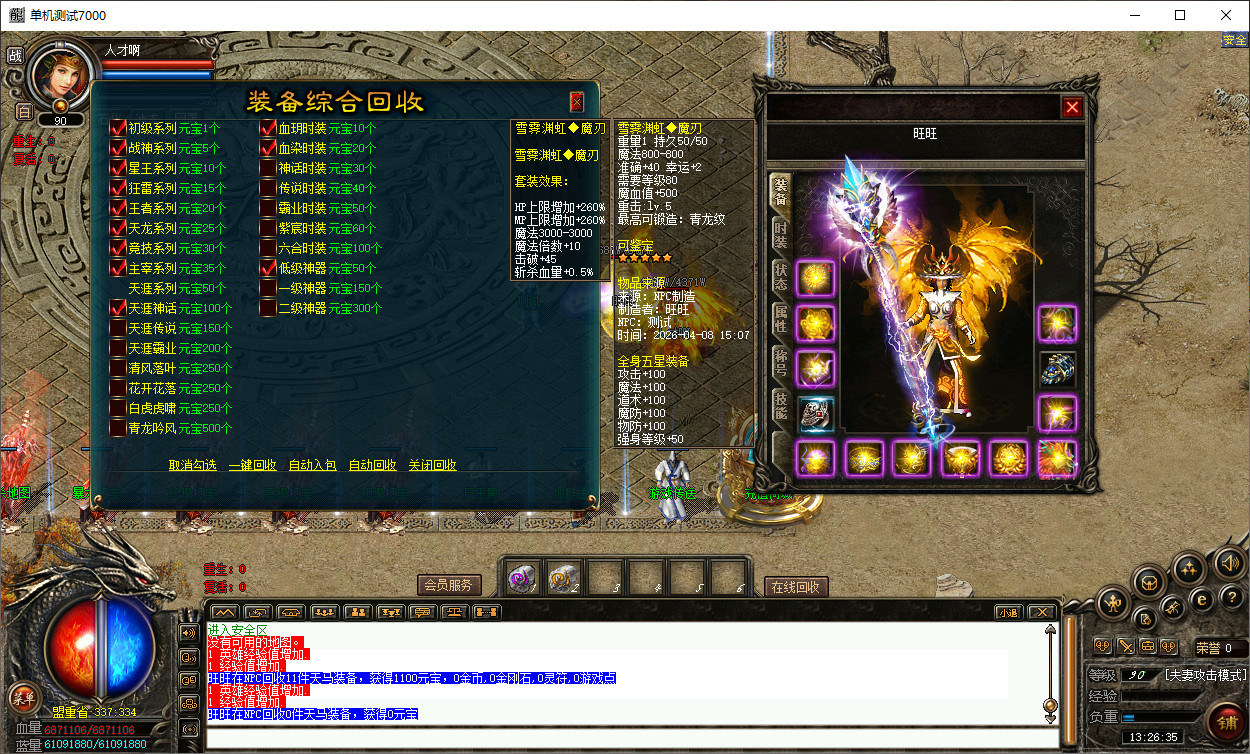The width and height of the screenshot is (1250, 754).
Task: Close the 装备综合回收 recycle panel
Action: pos(577,101)
